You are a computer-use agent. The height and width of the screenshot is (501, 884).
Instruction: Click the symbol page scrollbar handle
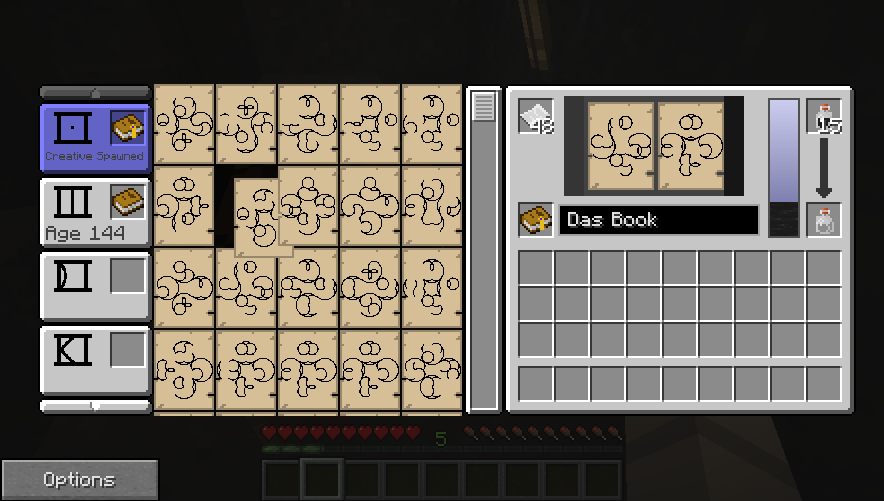pyautogui.click(x=484, y=108)
